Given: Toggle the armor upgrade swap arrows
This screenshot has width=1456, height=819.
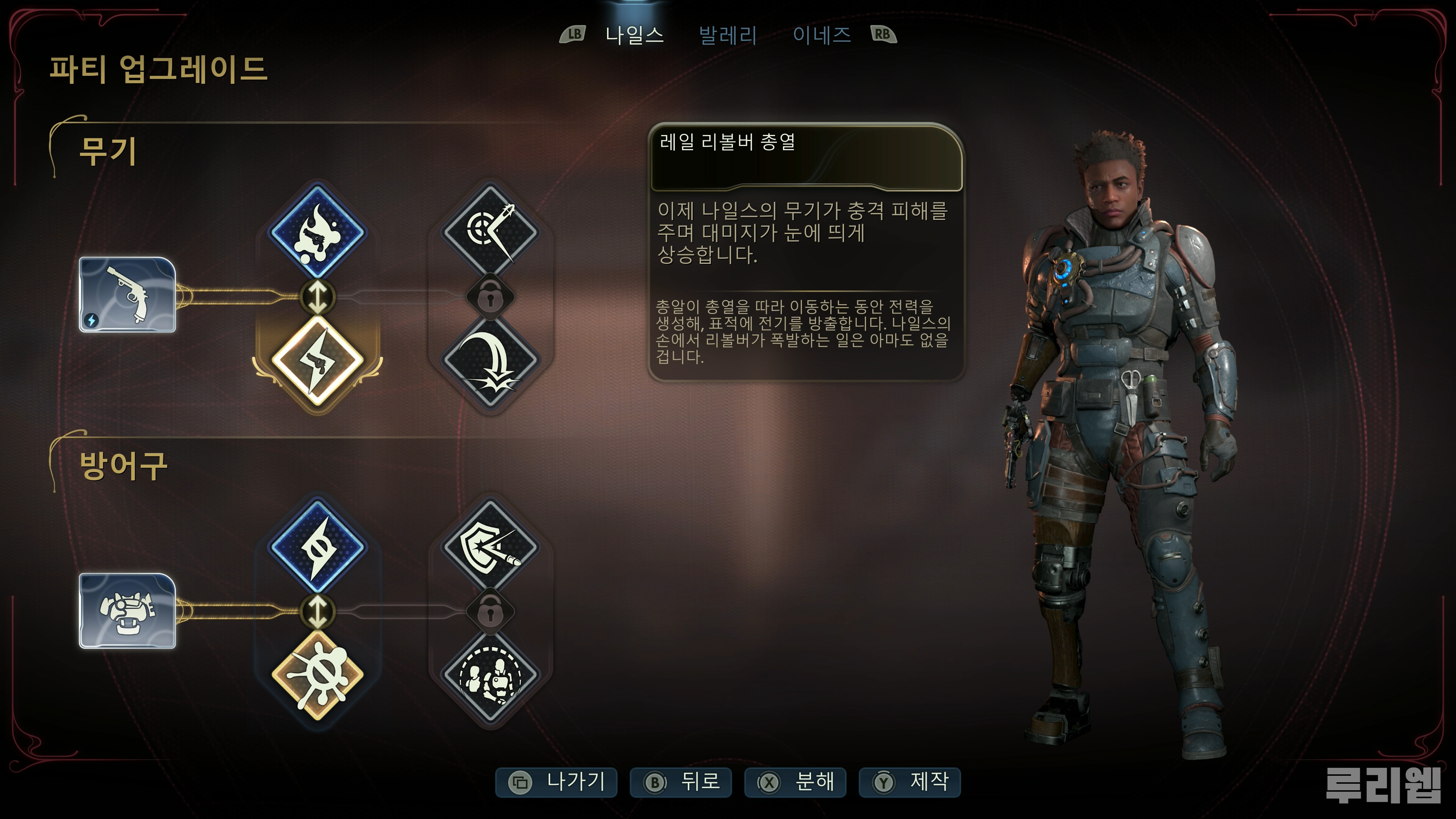Looking at the screenshot, I should pyautogui.click(x=317, y=611).
